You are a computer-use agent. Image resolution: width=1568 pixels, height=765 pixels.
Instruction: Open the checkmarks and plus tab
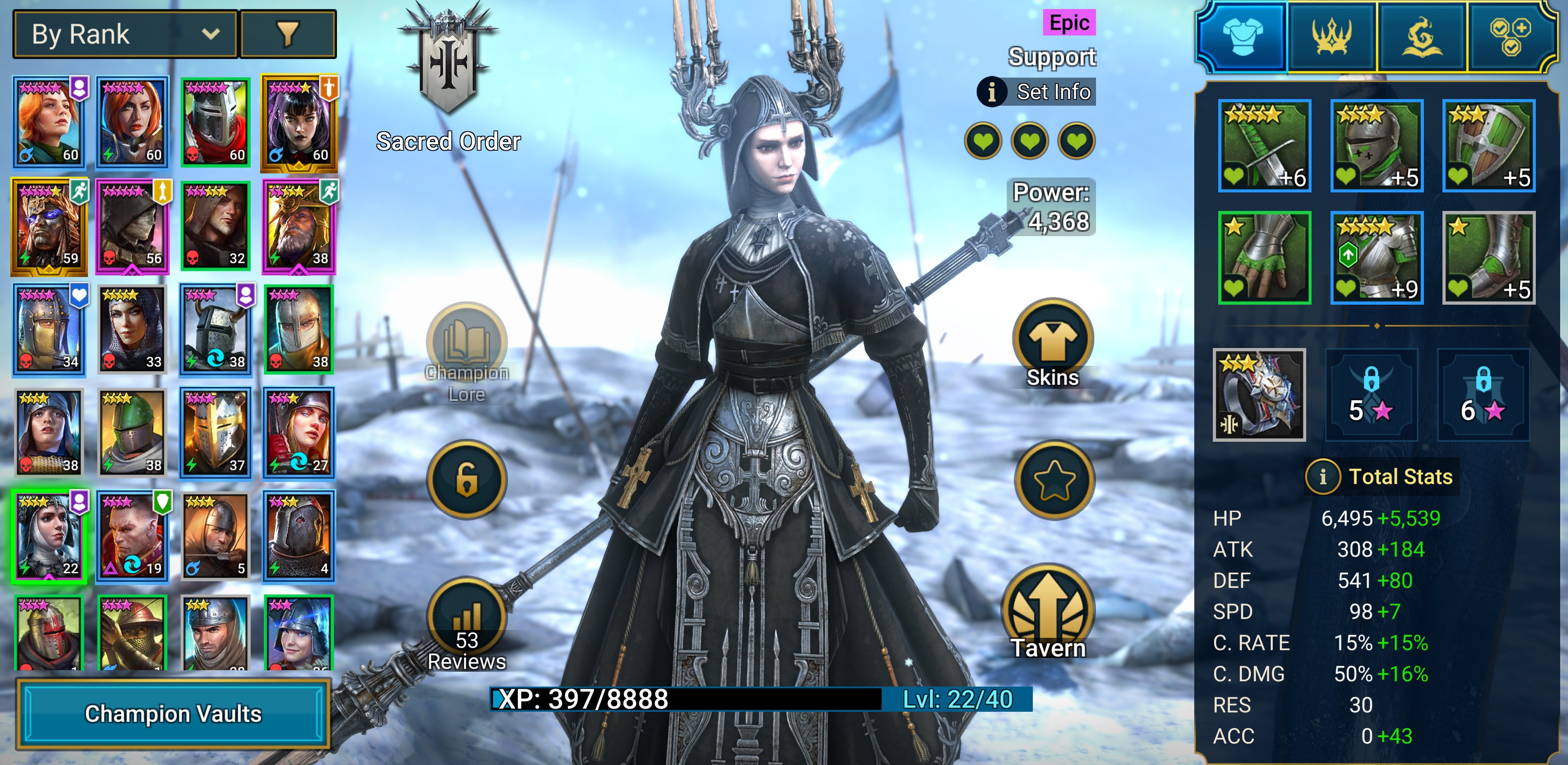pyautogui.click(x=1510, y=36)
